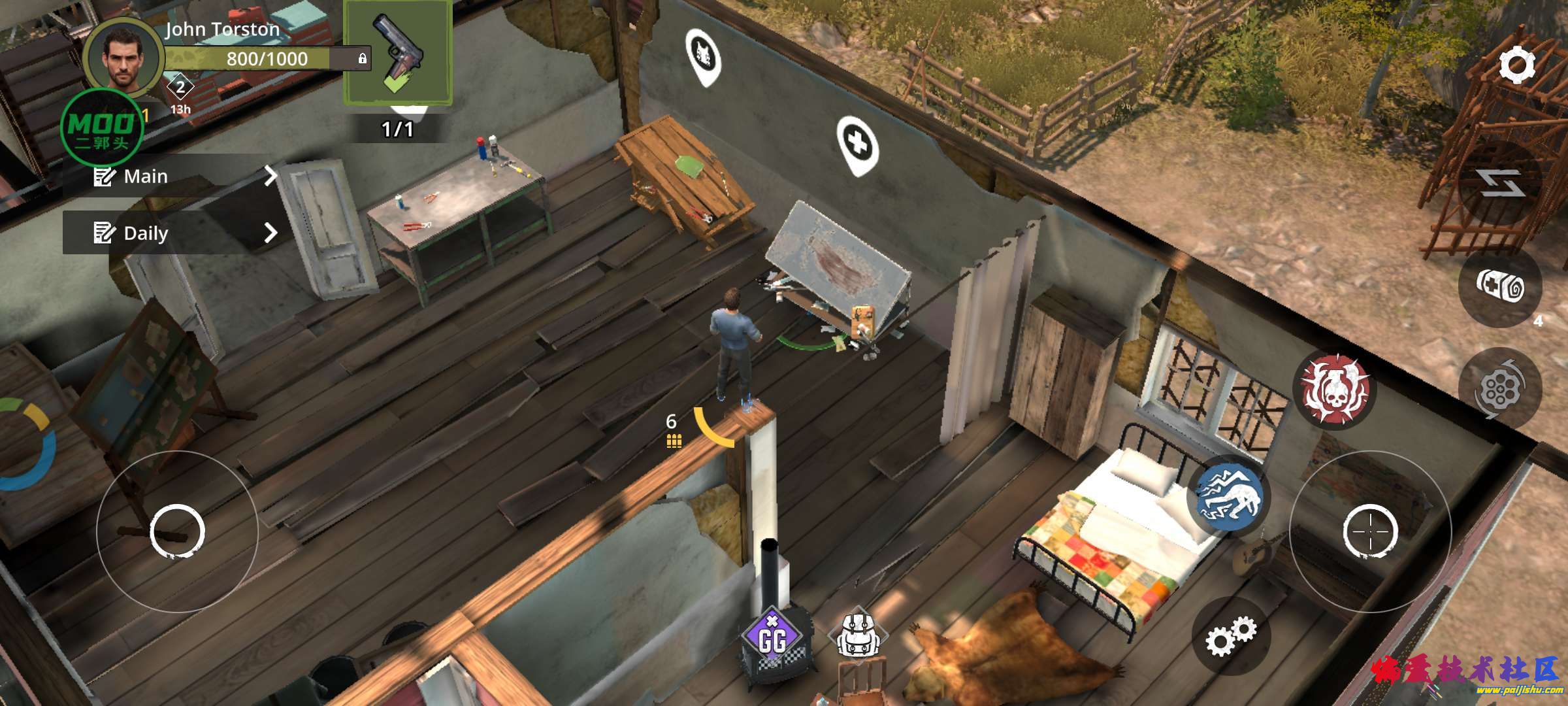Screen dimensions: 1568x706
Task: Reload using the revolver cylinder button
Action: 1499,389
